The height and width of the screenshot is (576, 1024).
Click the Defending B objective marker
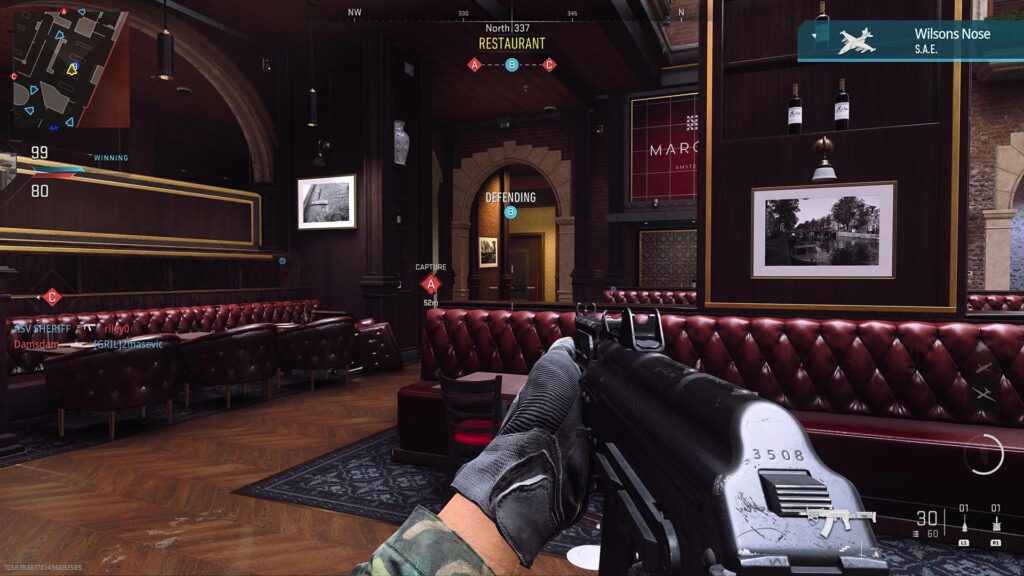pos(511,212)
